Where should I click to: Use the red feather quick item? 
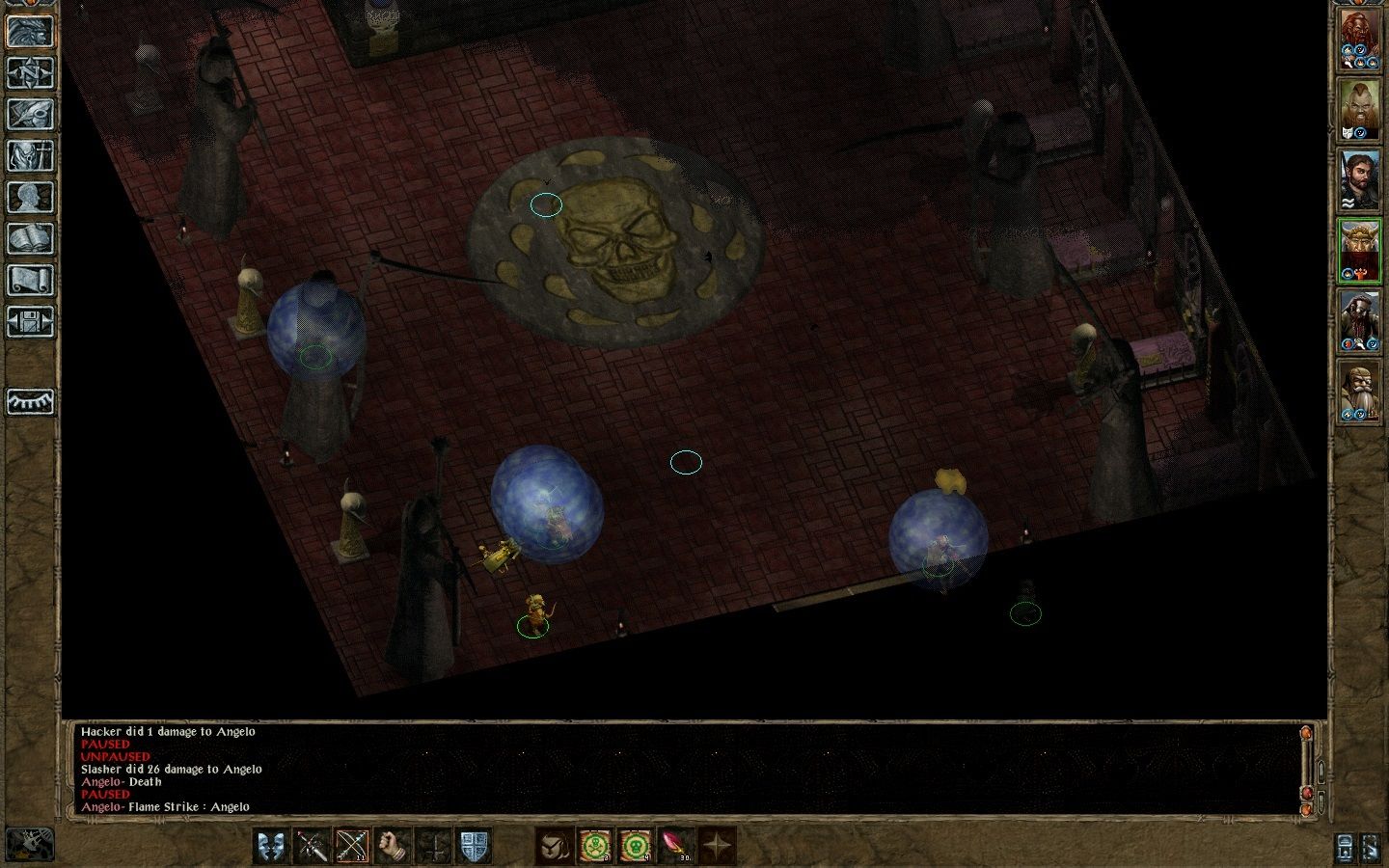pyautogui.click(x=675, y=846)
